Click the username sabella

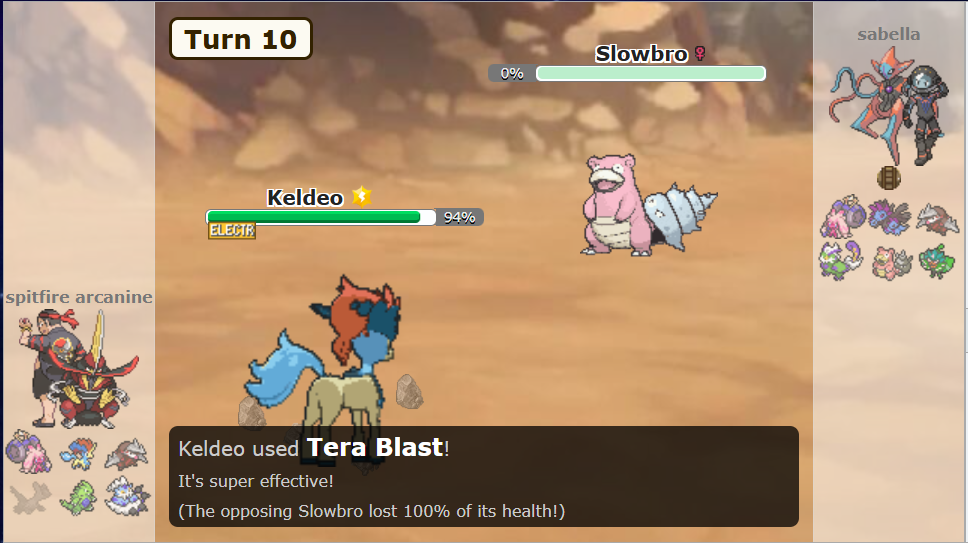tap(888, 34)
